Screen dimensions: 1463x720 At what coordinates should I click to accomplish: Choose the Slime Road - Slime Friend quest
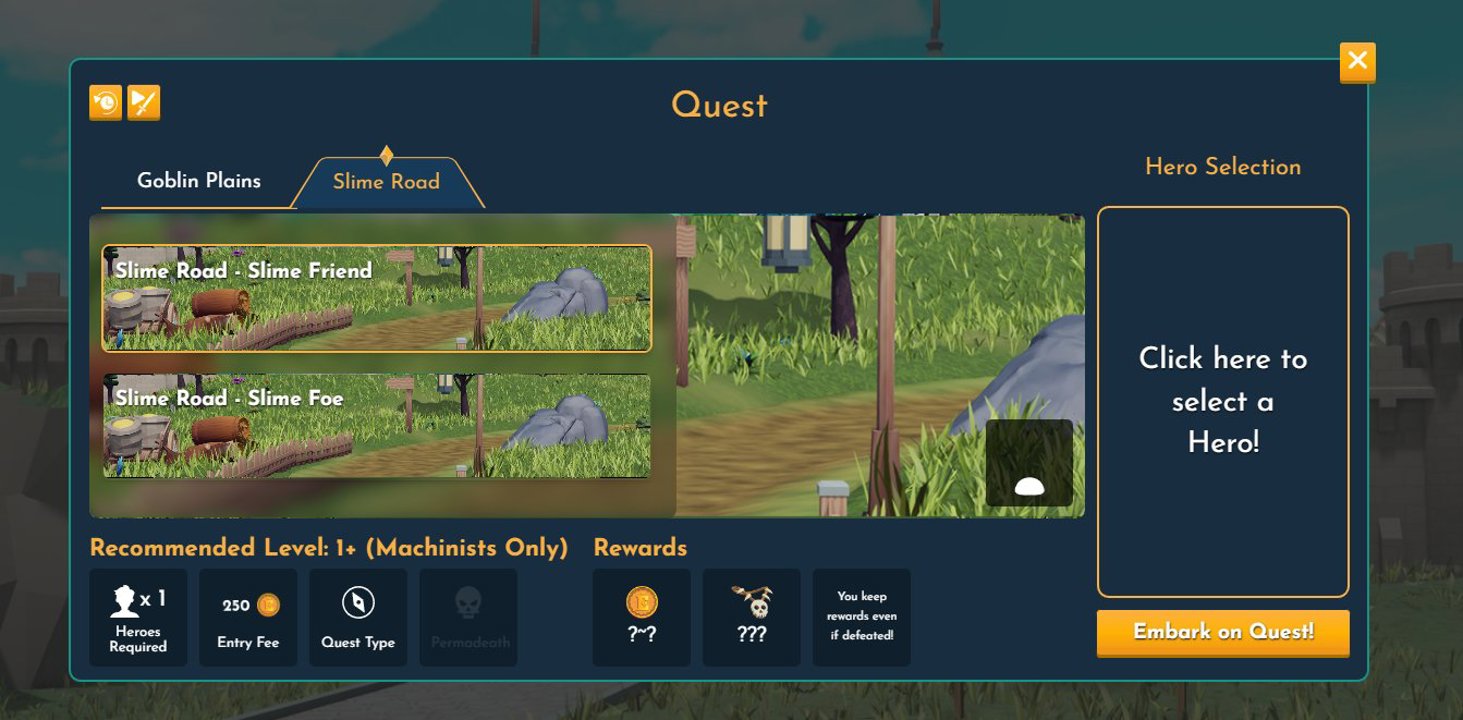[377, 298]
